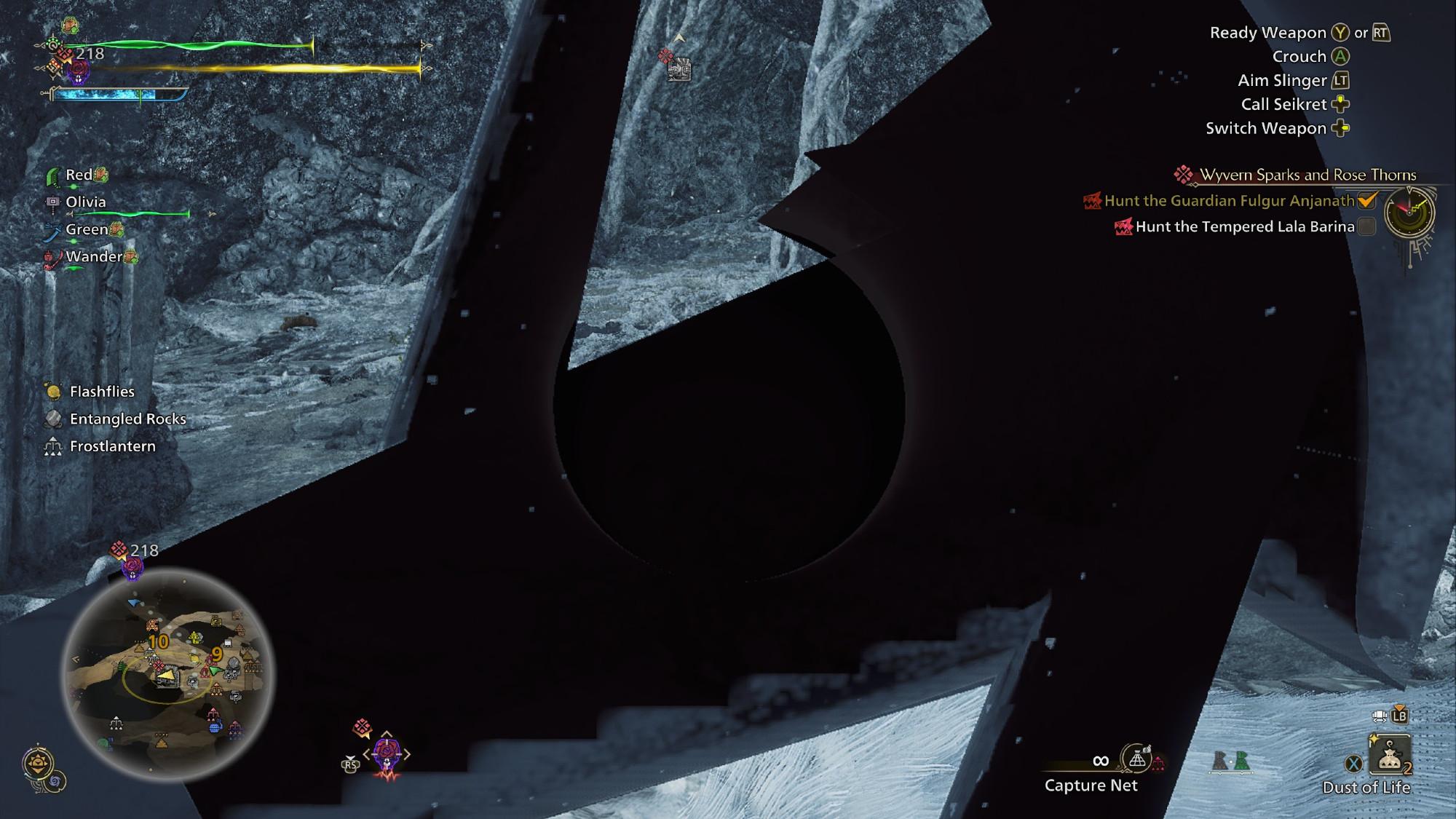Click the gold emblem icon below the minimap
Viewport: 1456px width, 819px height.
[x=38, y=764]
